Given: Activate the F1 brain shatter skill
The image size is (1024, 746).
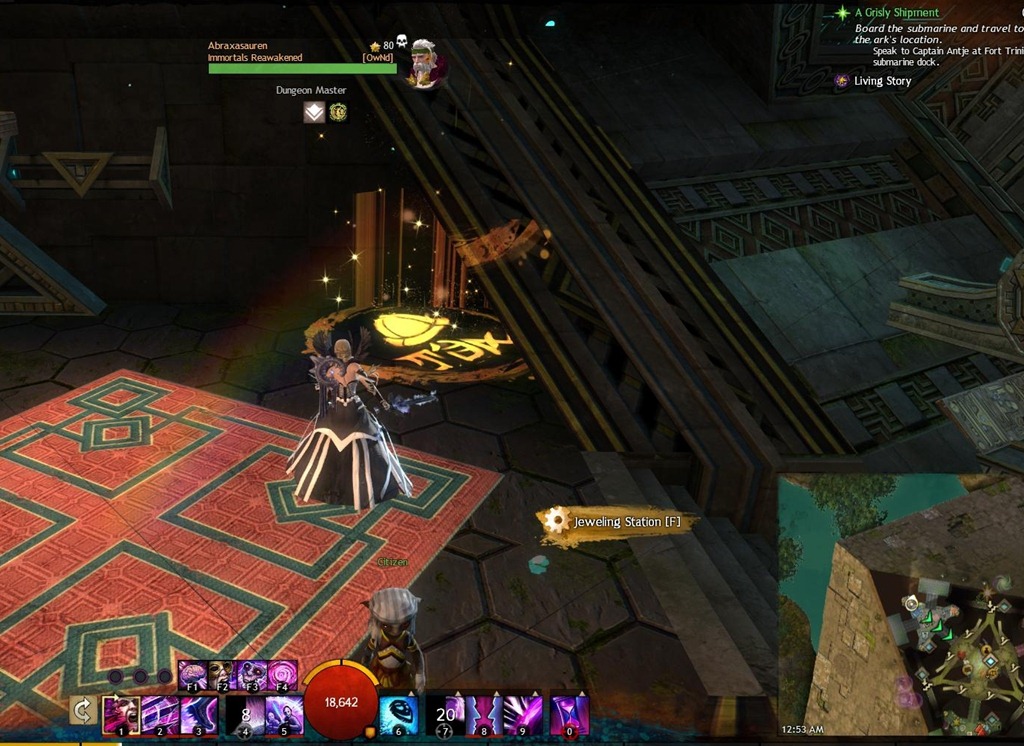Looking at the screenshot, I should click(192, 675).
